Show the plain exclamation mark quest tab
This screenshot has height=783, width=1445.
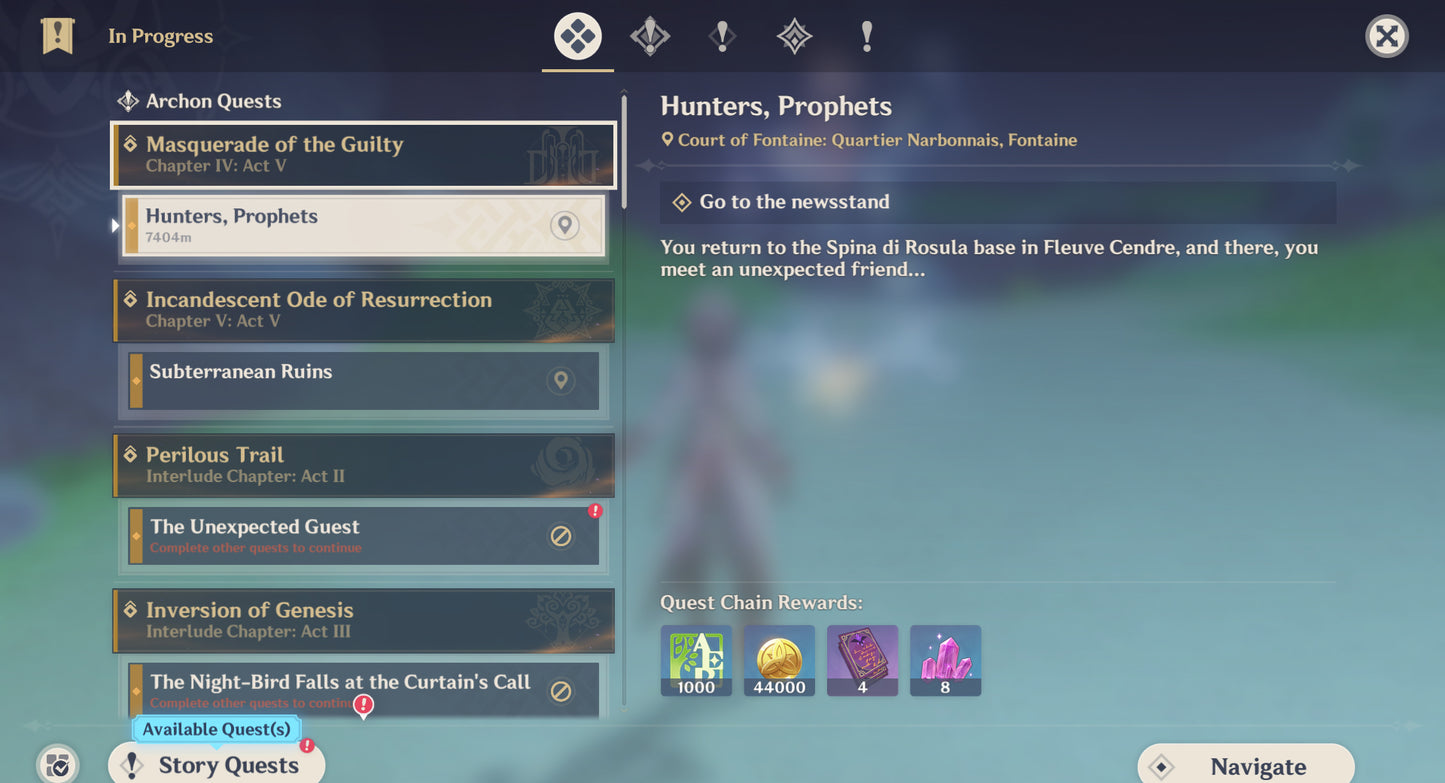coord(866,37)
